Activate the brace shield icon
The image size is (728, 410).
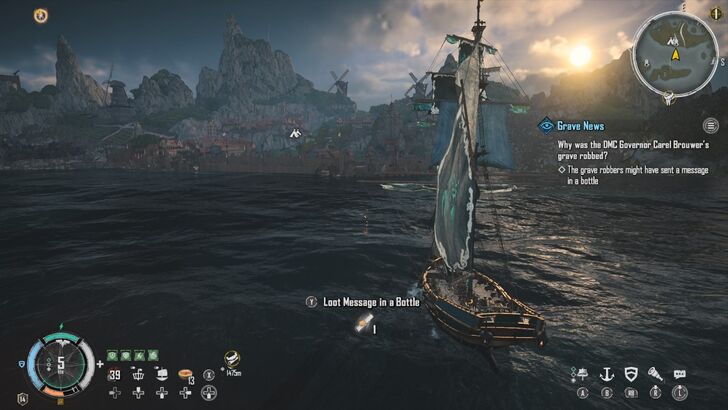pyautogui.click(x=630, y=374)
